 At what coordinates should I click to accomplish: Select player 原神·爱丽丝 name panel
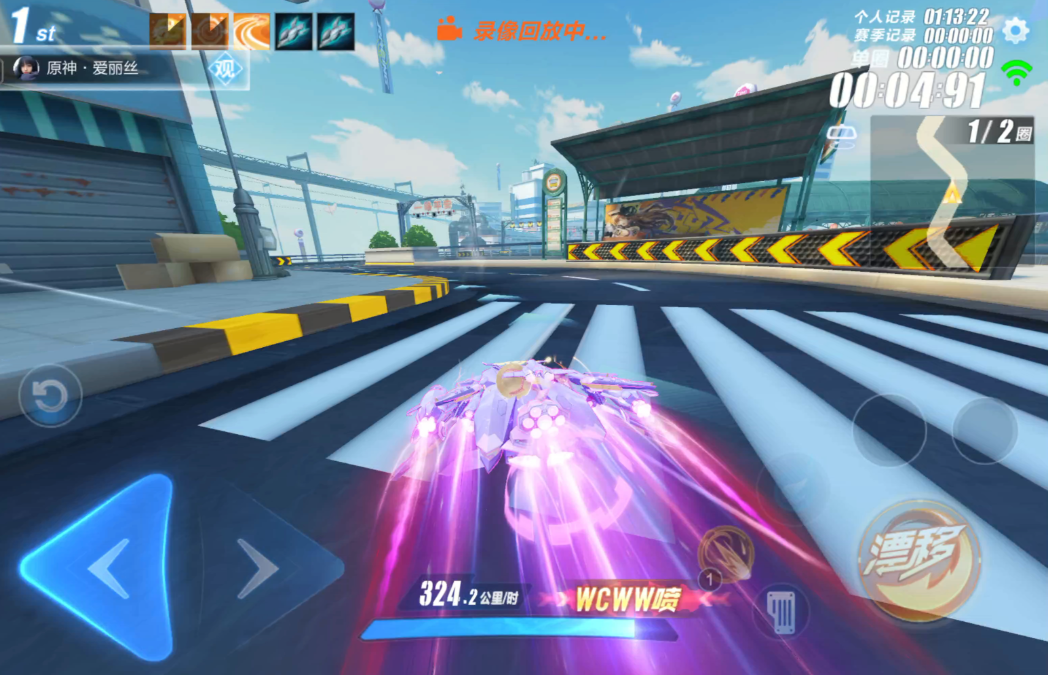click(95, 70)
